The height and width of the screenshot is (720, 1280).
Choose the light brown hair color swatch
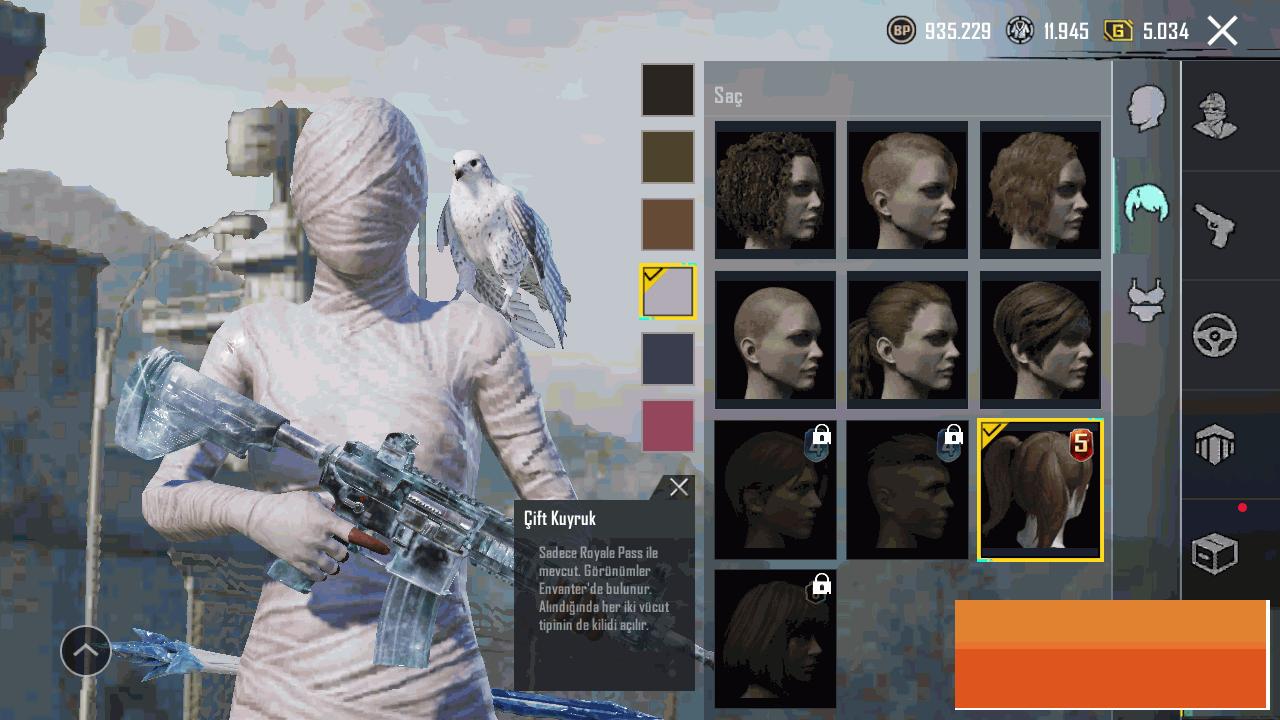pyautogui.click(x=668, y=224)
